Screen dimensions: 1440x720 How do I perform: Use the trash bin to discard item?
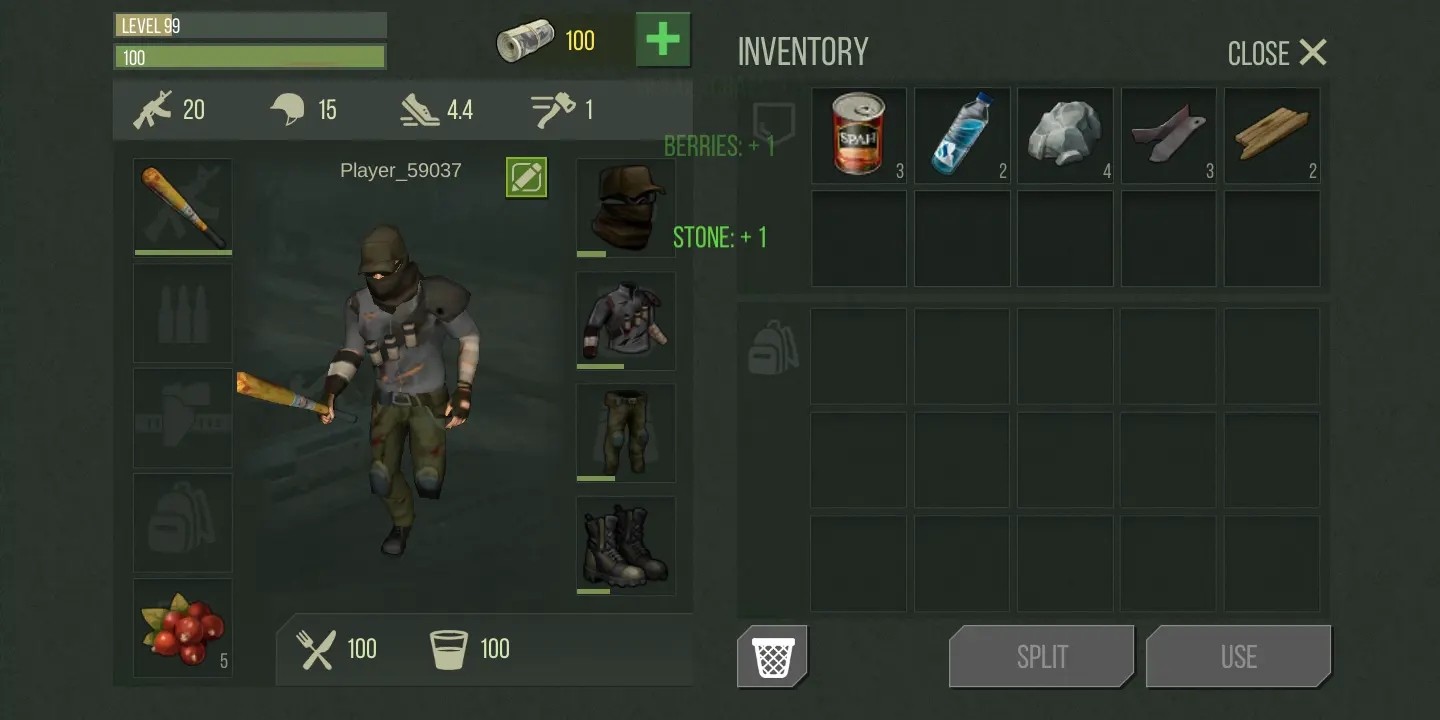[x=773, y=657]
